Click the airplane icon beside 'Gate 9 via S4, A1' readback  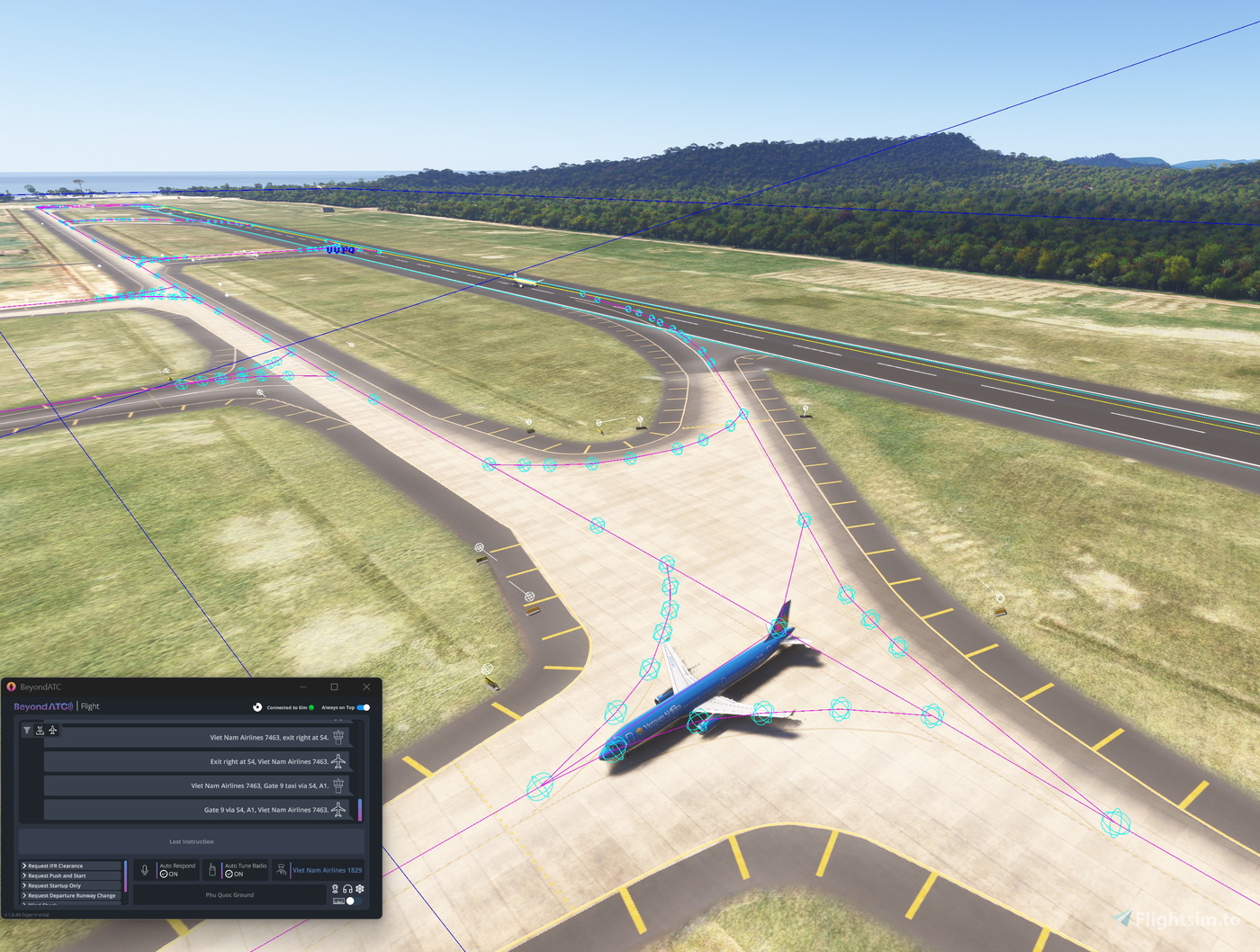click(x=339, y=810)
